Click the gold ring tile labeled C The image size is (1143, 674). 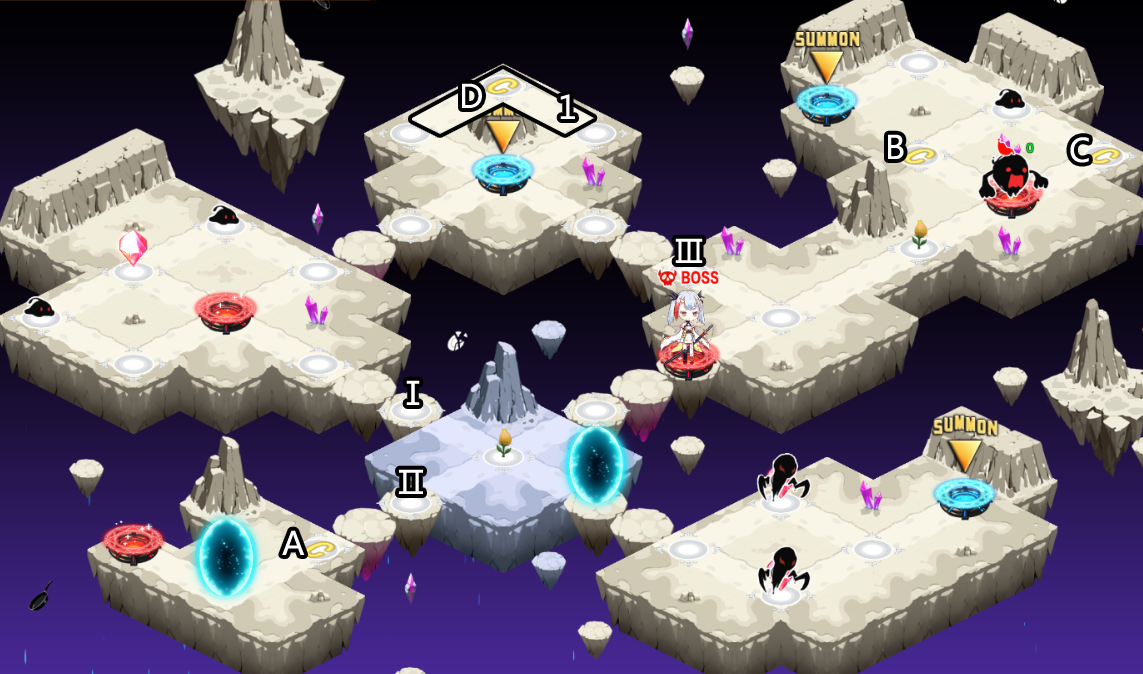[1106, 155]
